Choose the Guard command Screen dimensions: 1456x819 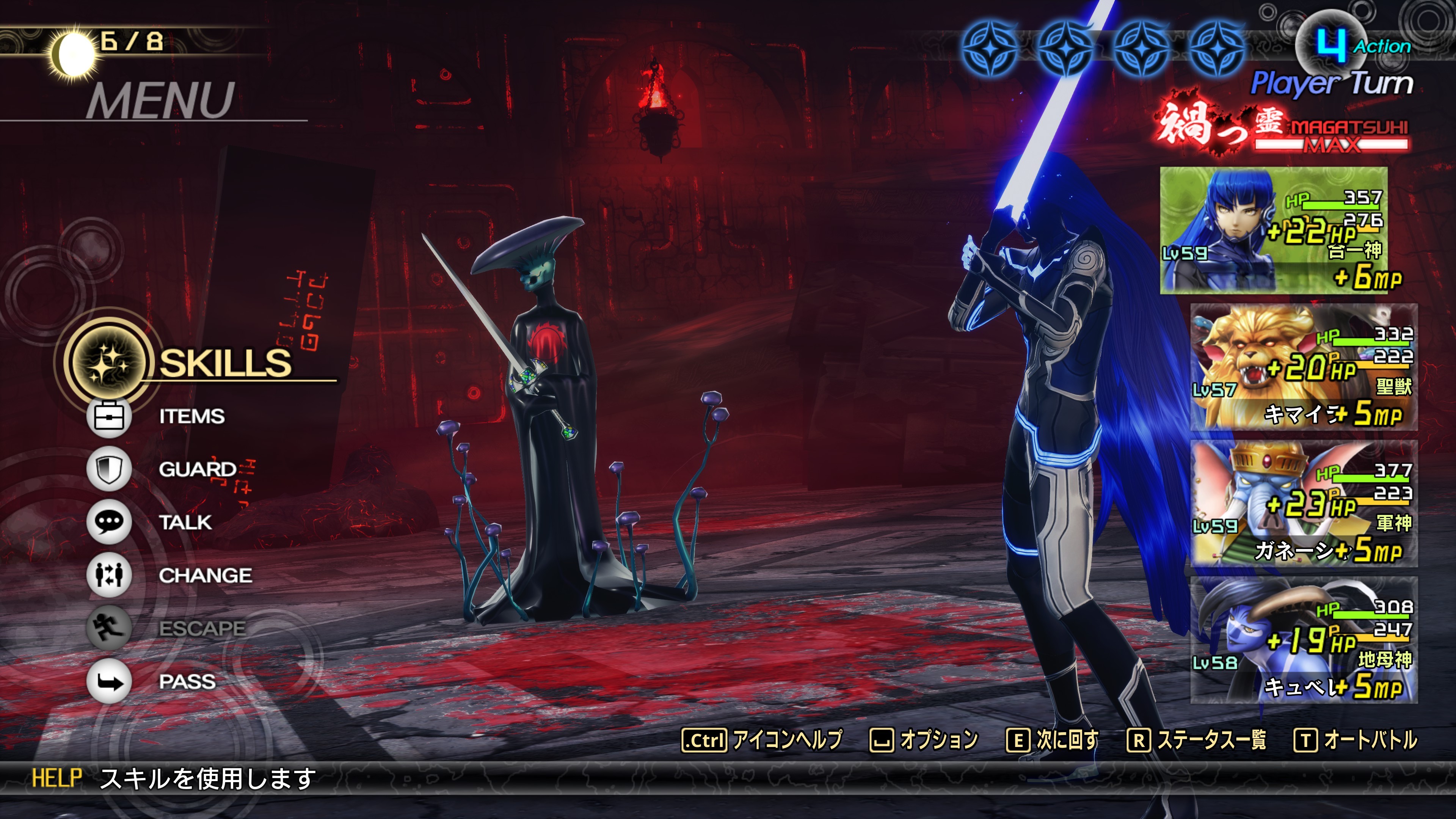197,469
